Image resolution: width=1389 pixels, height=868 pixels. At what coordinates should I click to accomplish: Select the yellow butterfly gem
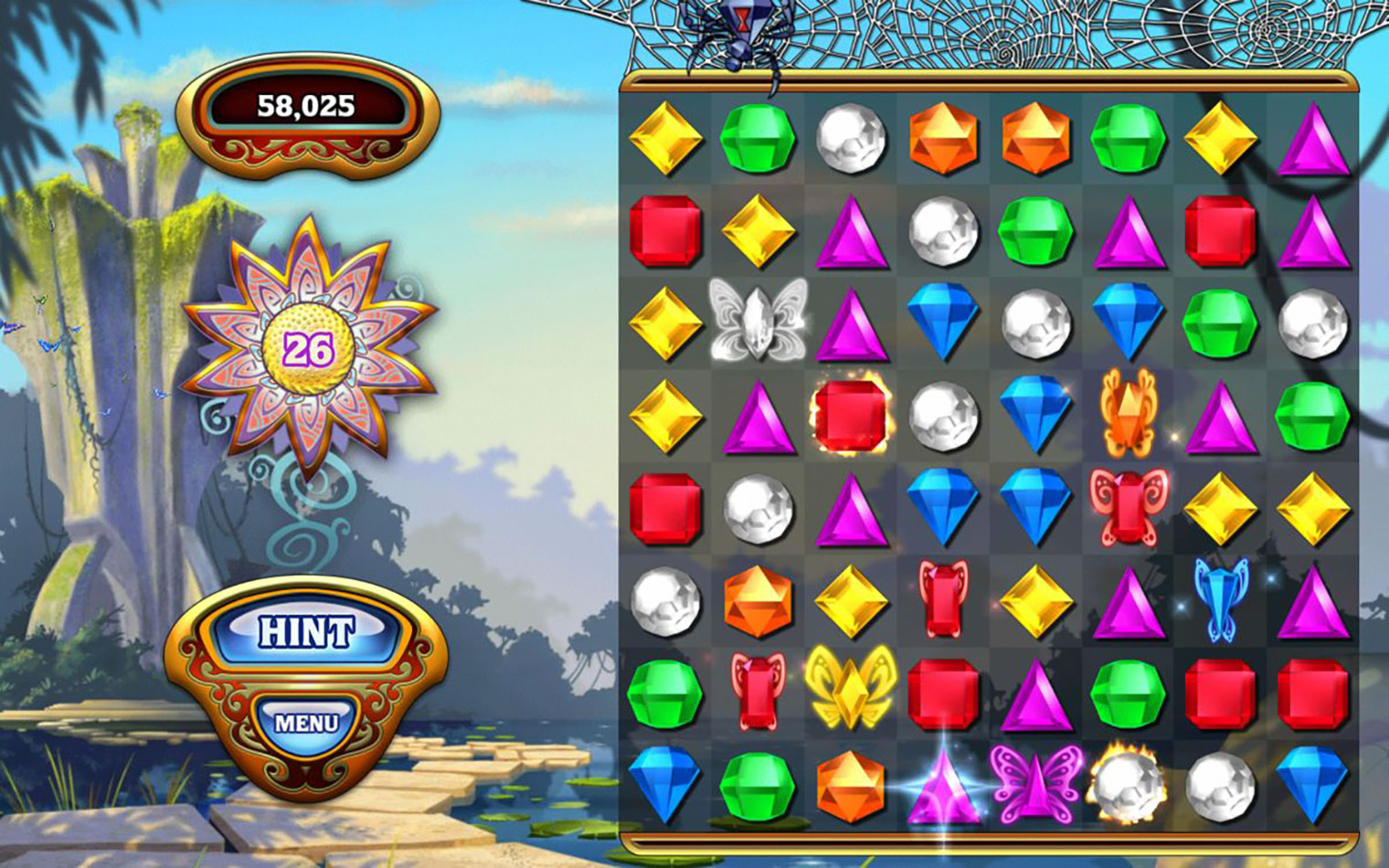(850, 689)
